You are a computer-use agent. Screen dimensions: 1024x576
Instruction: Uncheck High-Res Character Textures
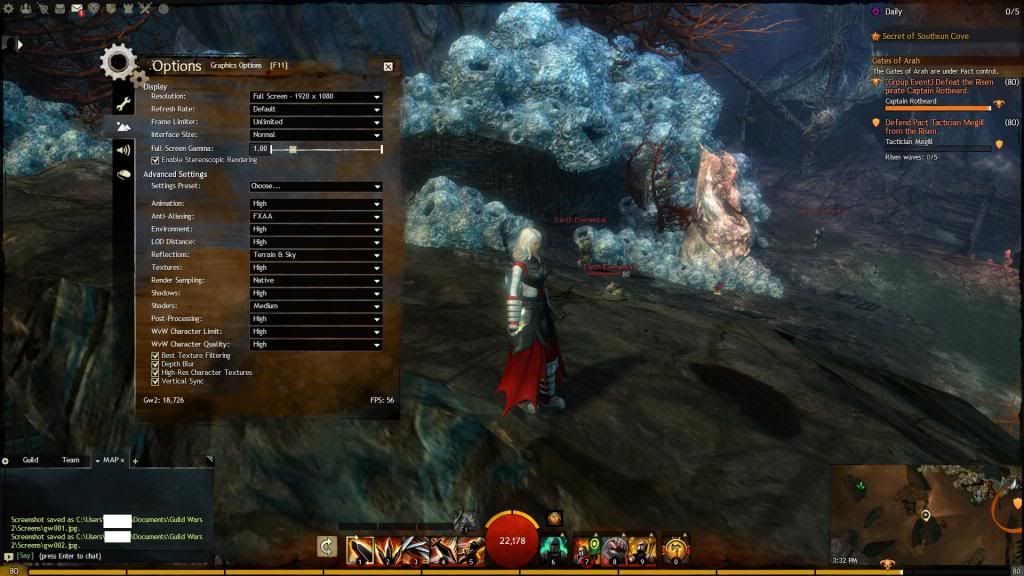(155, 372)
